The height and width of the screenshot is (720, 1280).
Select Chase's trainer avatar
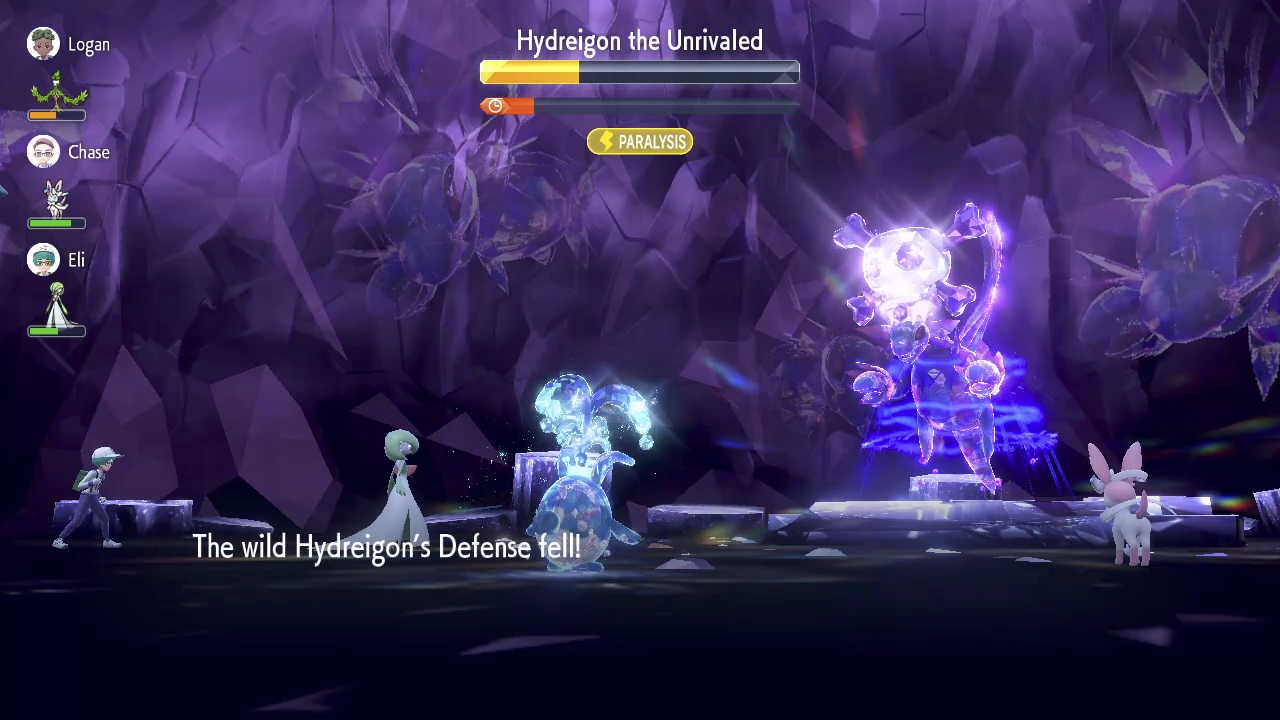click(x=43, y=152)
